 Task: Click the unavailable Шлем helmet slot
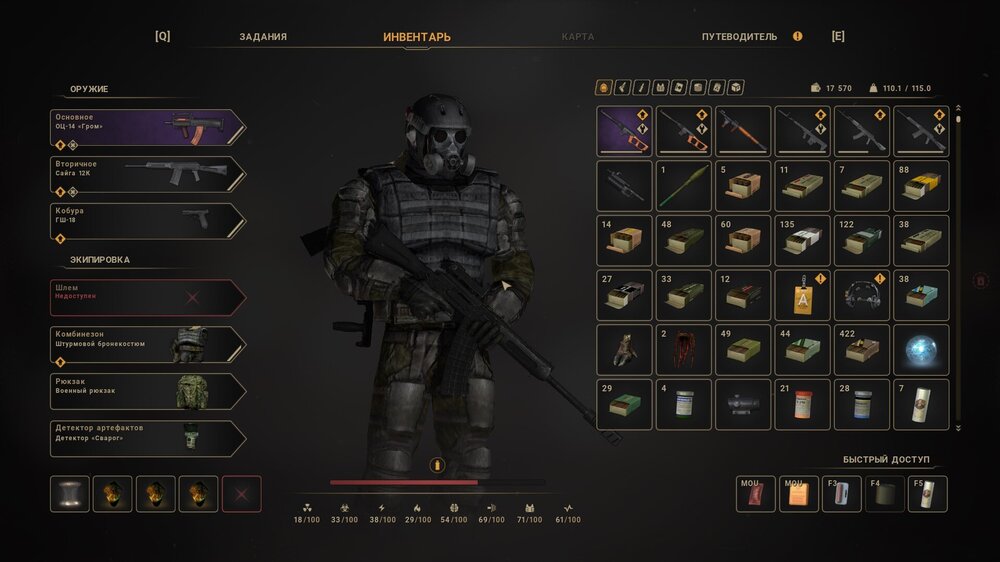coord(147,297)
